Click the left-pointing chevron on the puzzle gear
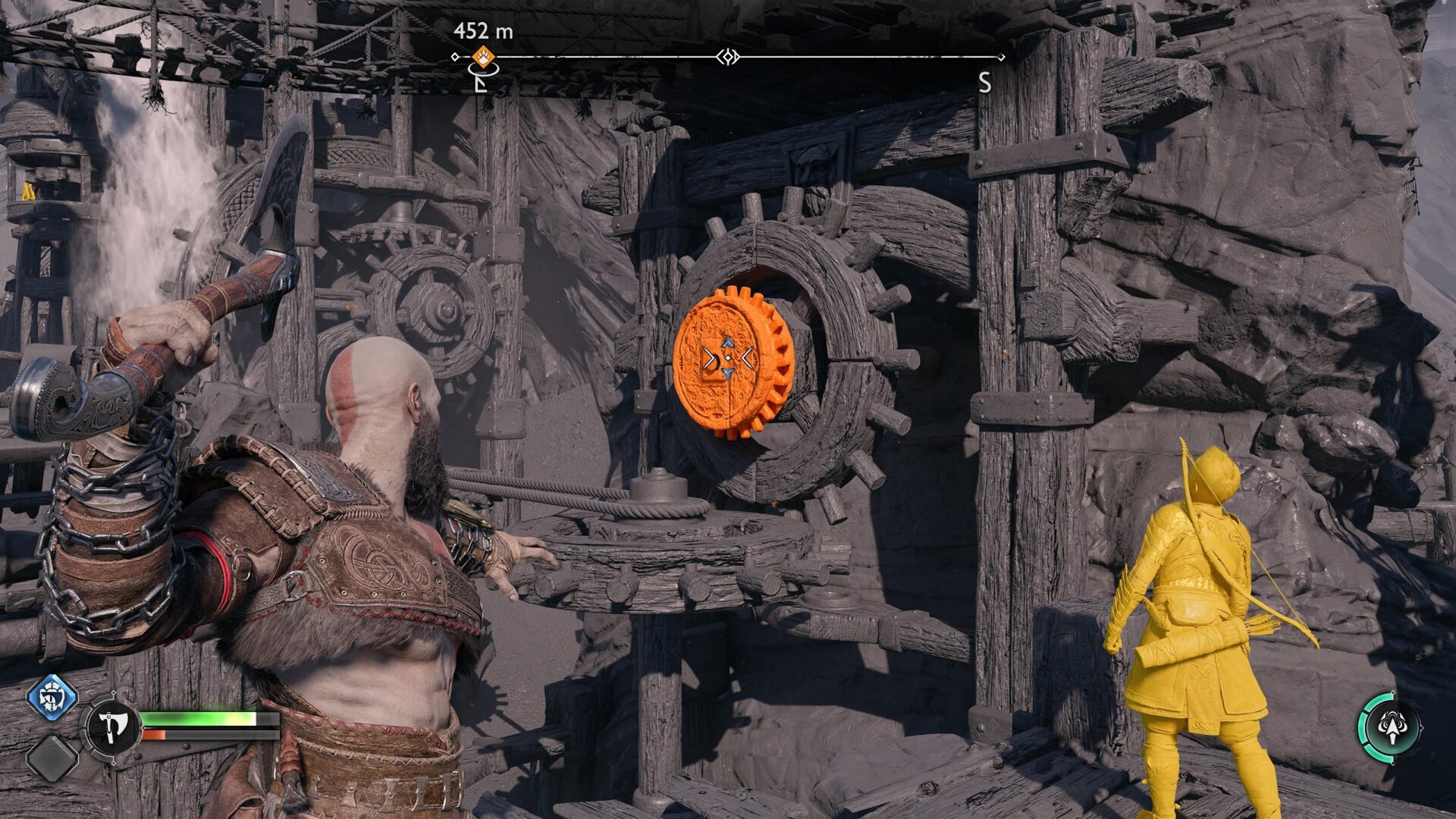The height and width of the screenshot is (819, 1456). coord(746,356)
